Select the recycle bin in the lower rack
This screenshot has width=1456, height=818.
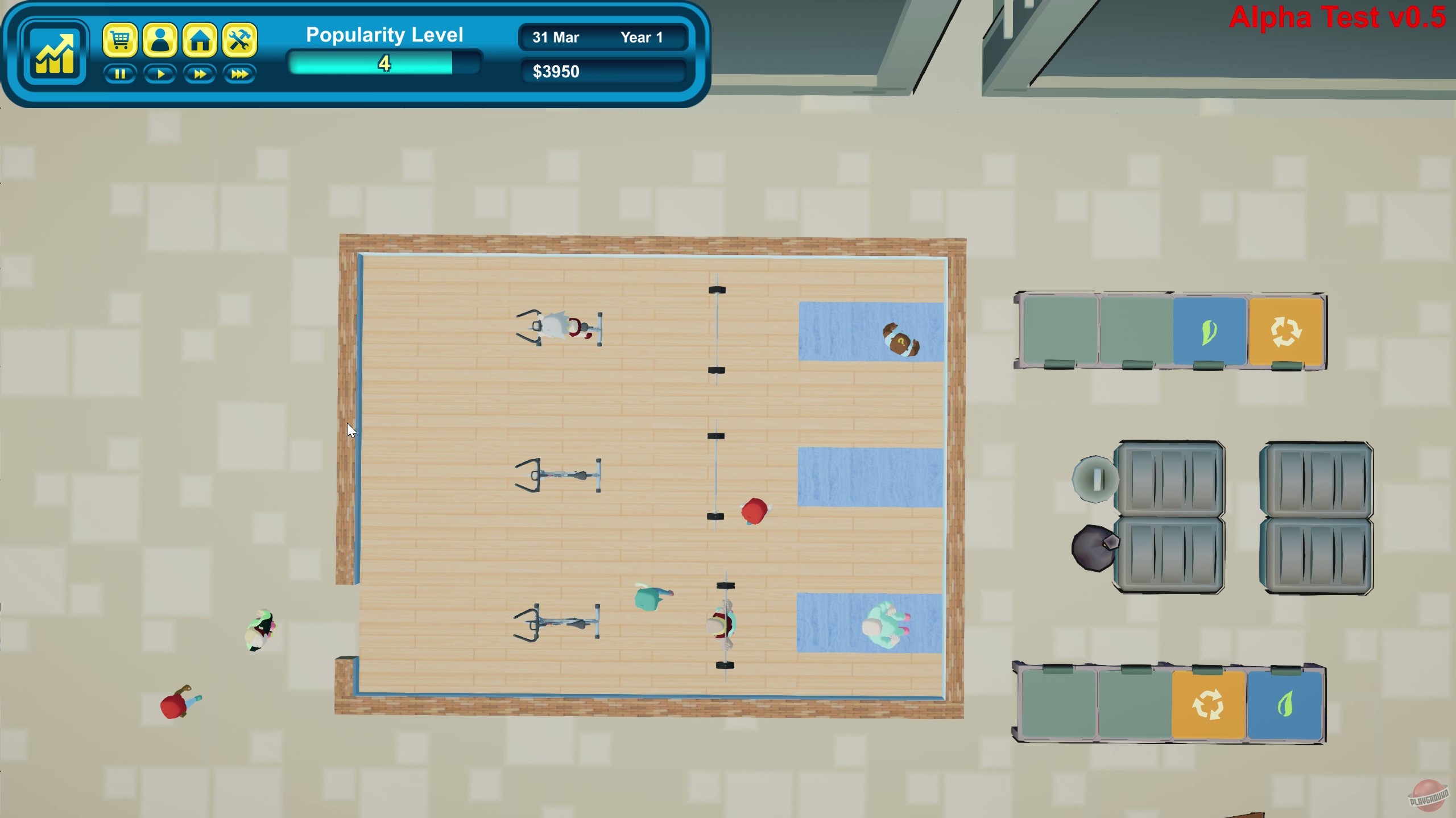(1208, 704)
